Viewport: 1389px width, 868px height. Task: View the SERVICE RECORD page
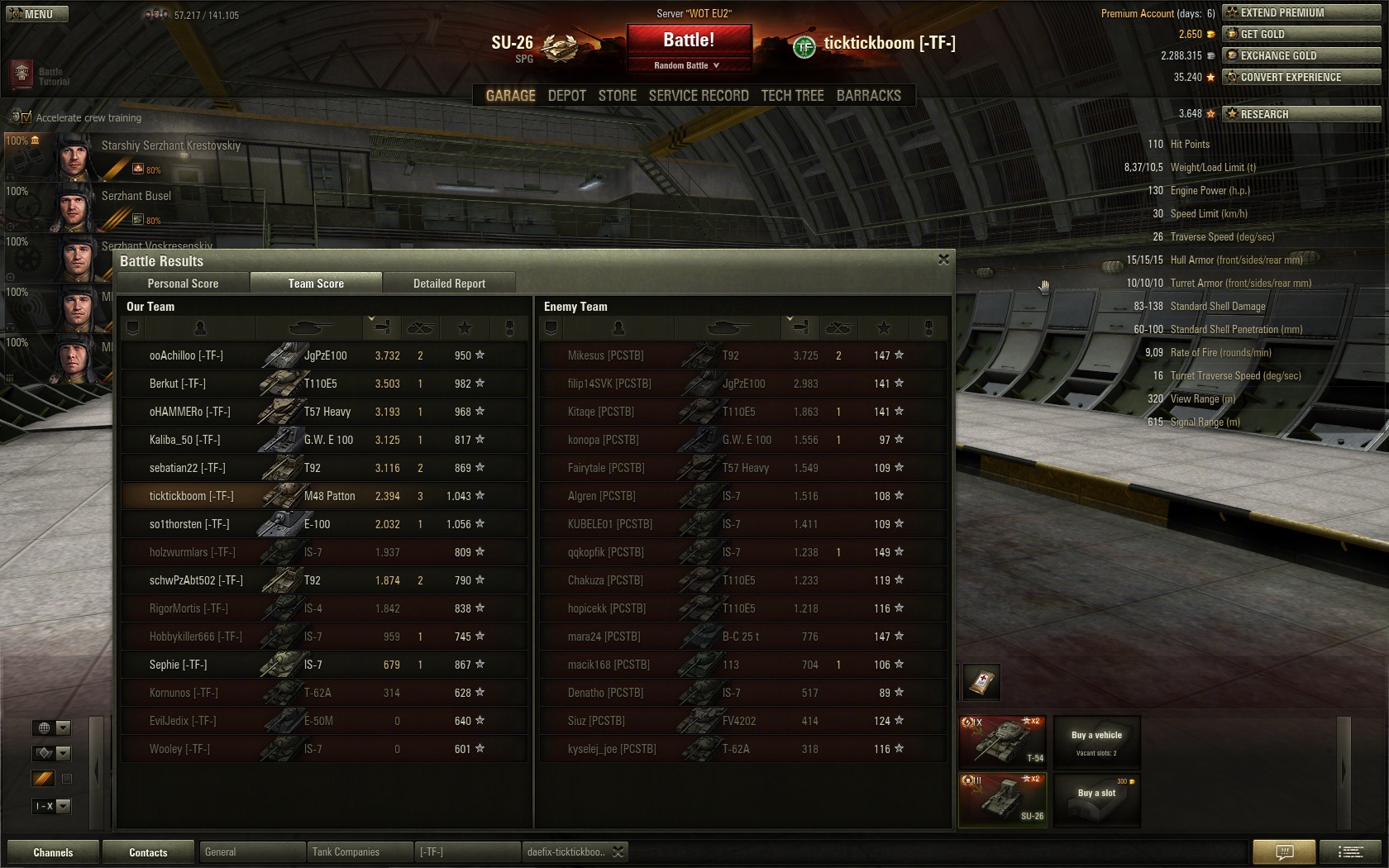698,96
